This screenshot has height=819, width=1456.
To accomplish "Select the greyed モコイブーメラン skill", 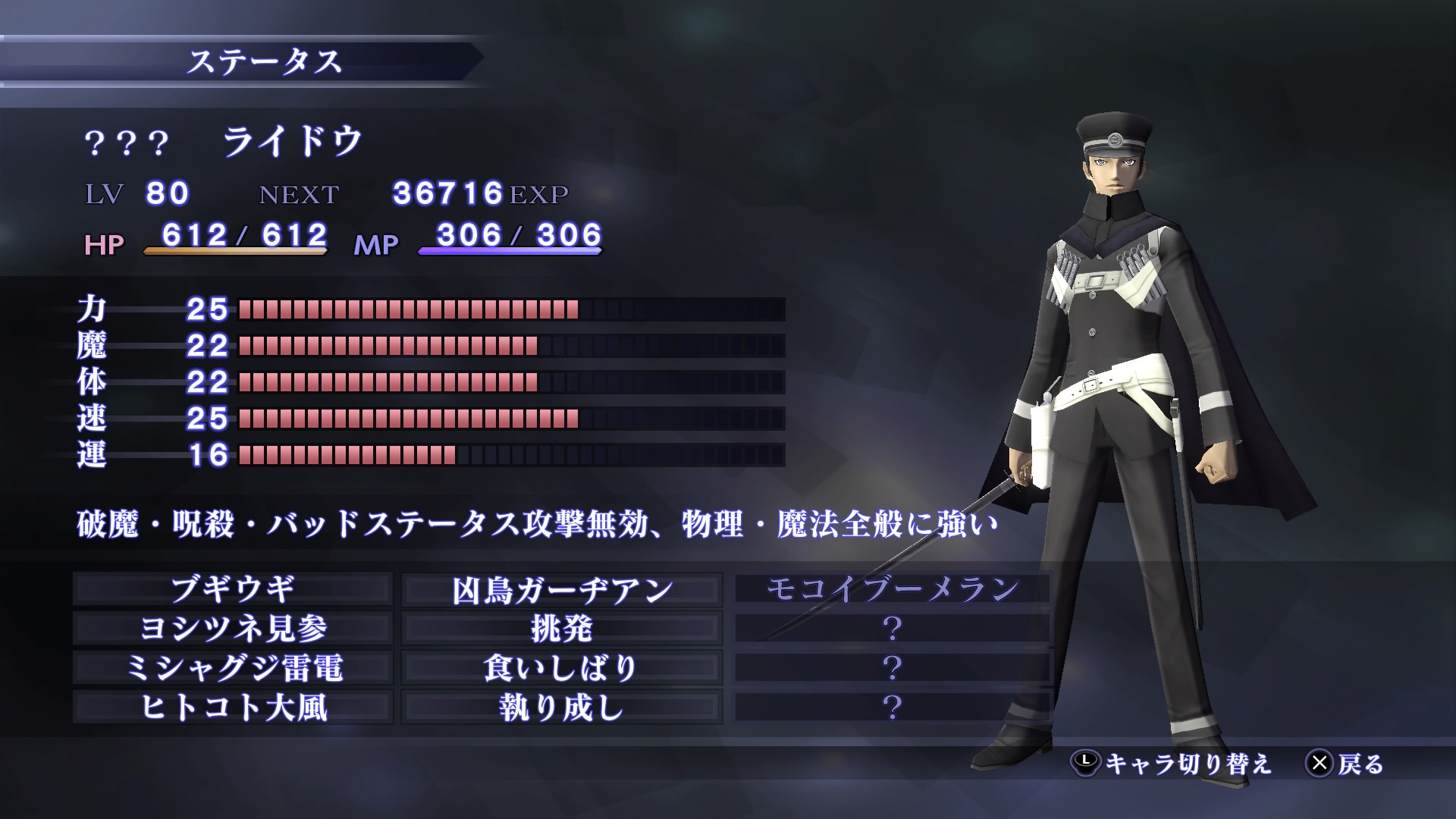I will (893, 589).
